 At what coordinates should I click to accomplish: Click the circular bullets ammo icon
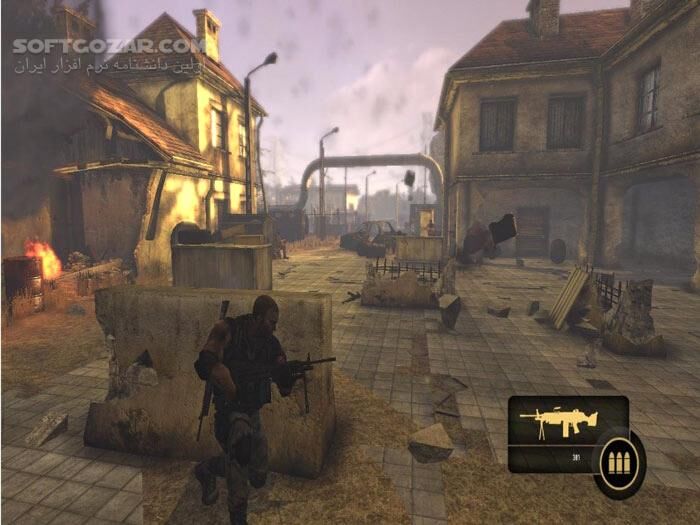pos(618,464)
